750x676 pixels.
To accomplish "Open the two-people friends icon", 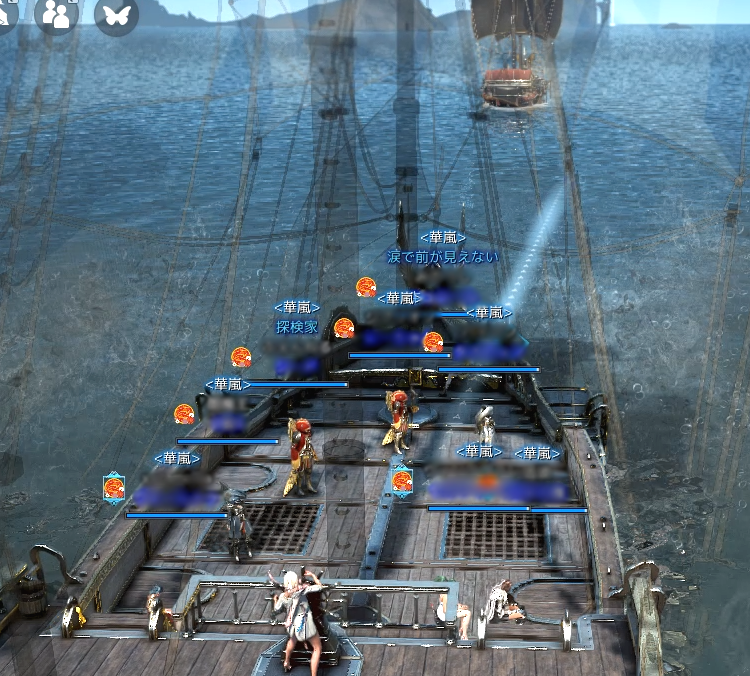I will click(57, 14).
